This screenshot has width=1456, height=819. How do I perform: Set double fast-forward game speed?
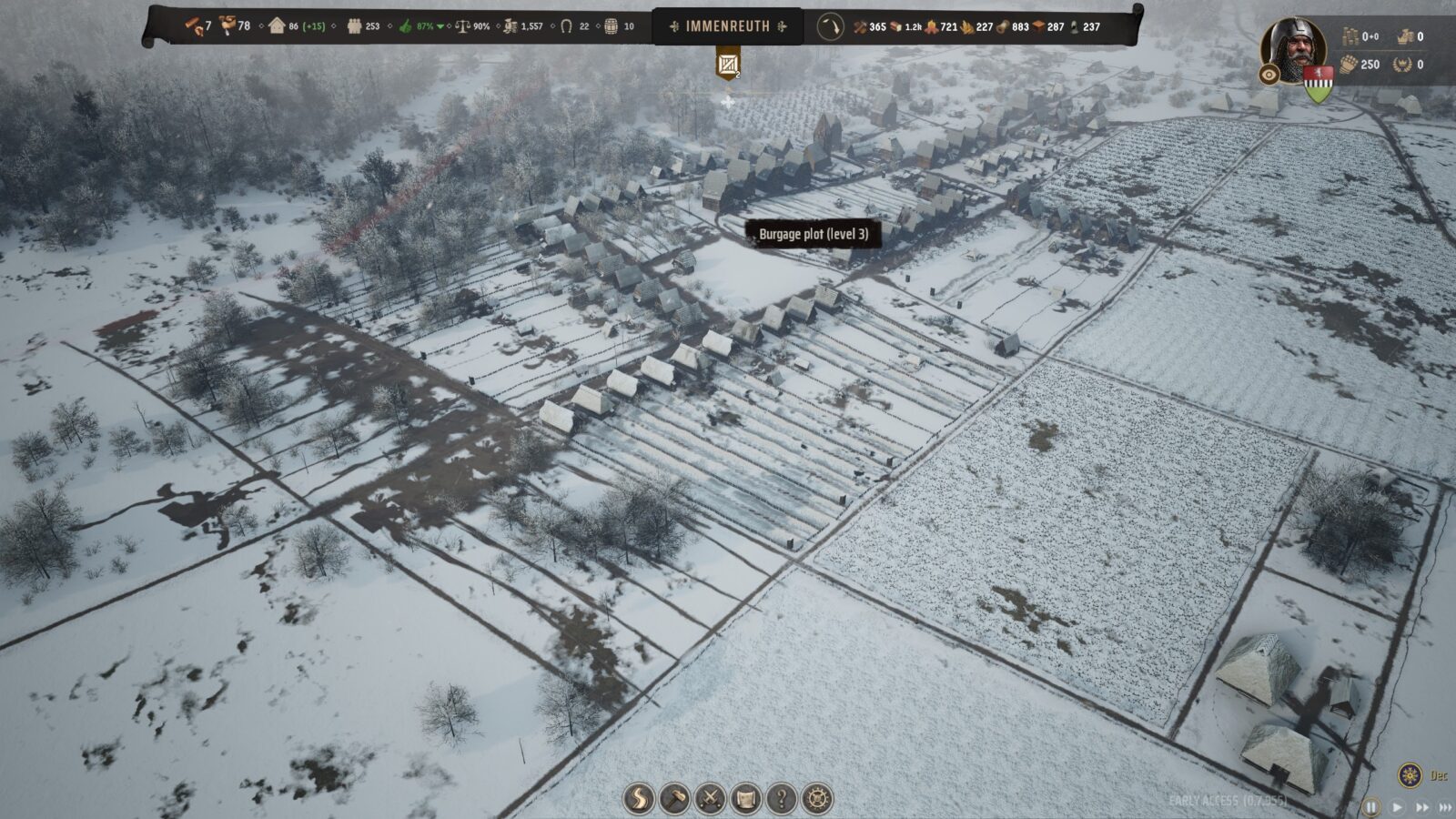pyautogui.click(x=1421, y=807)
